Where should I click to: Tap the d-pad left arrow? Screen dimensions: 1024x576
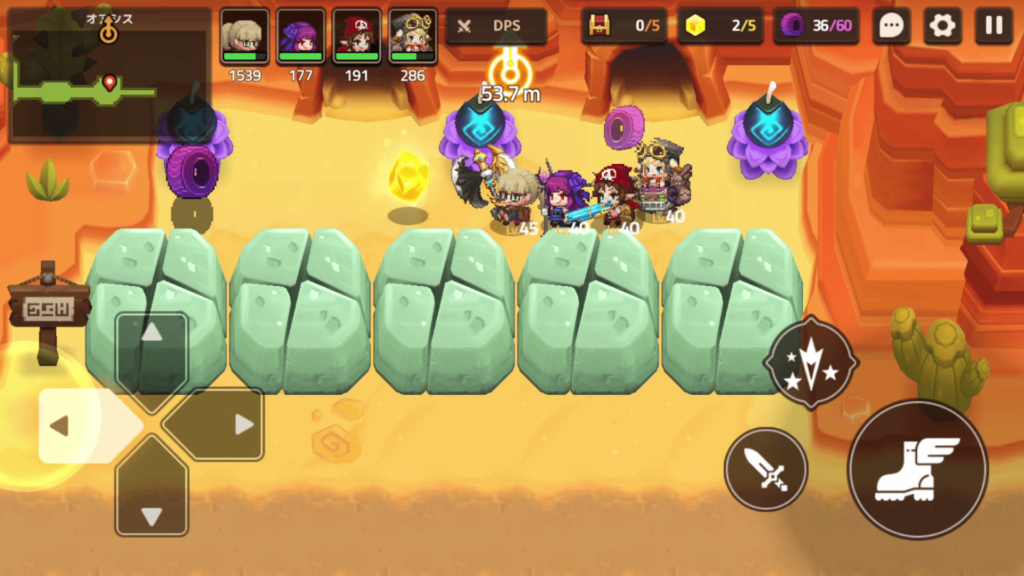(70, 425)
